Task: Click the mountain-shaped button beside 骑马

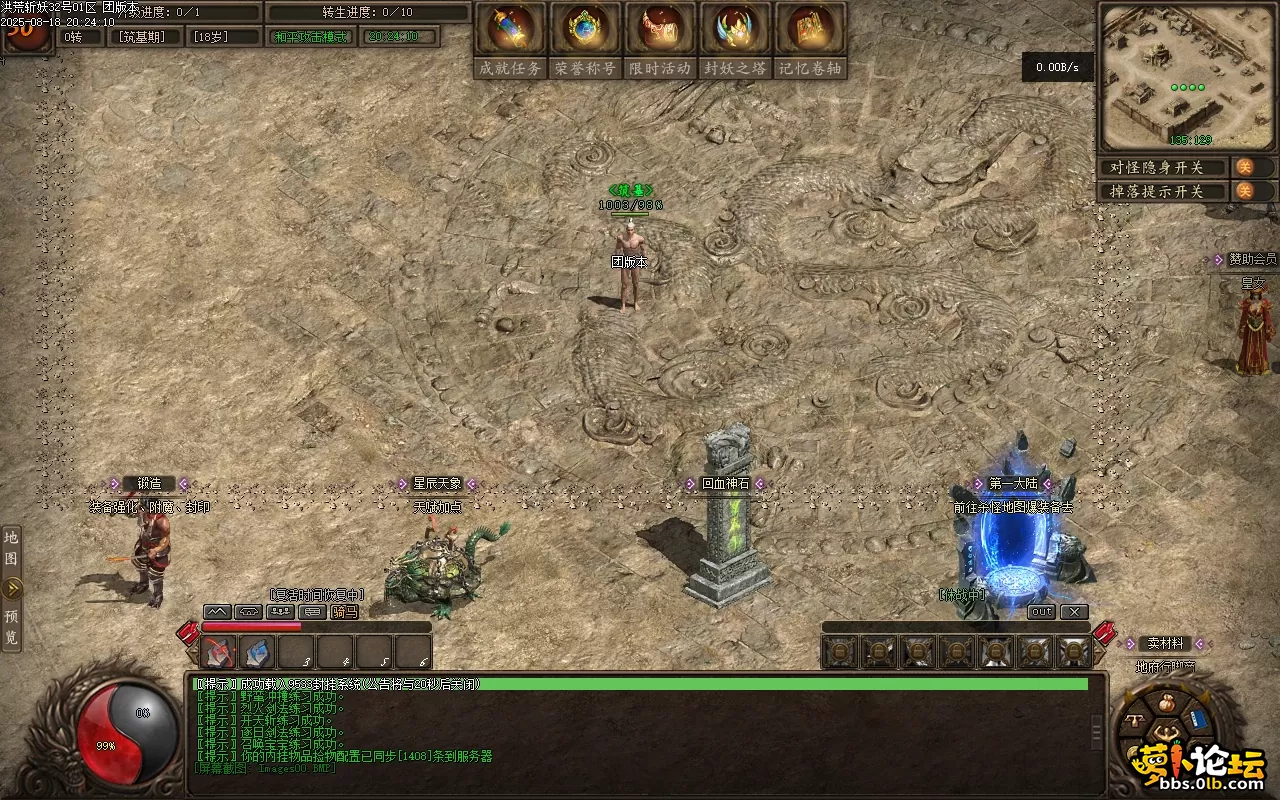Action: [217, 612]
